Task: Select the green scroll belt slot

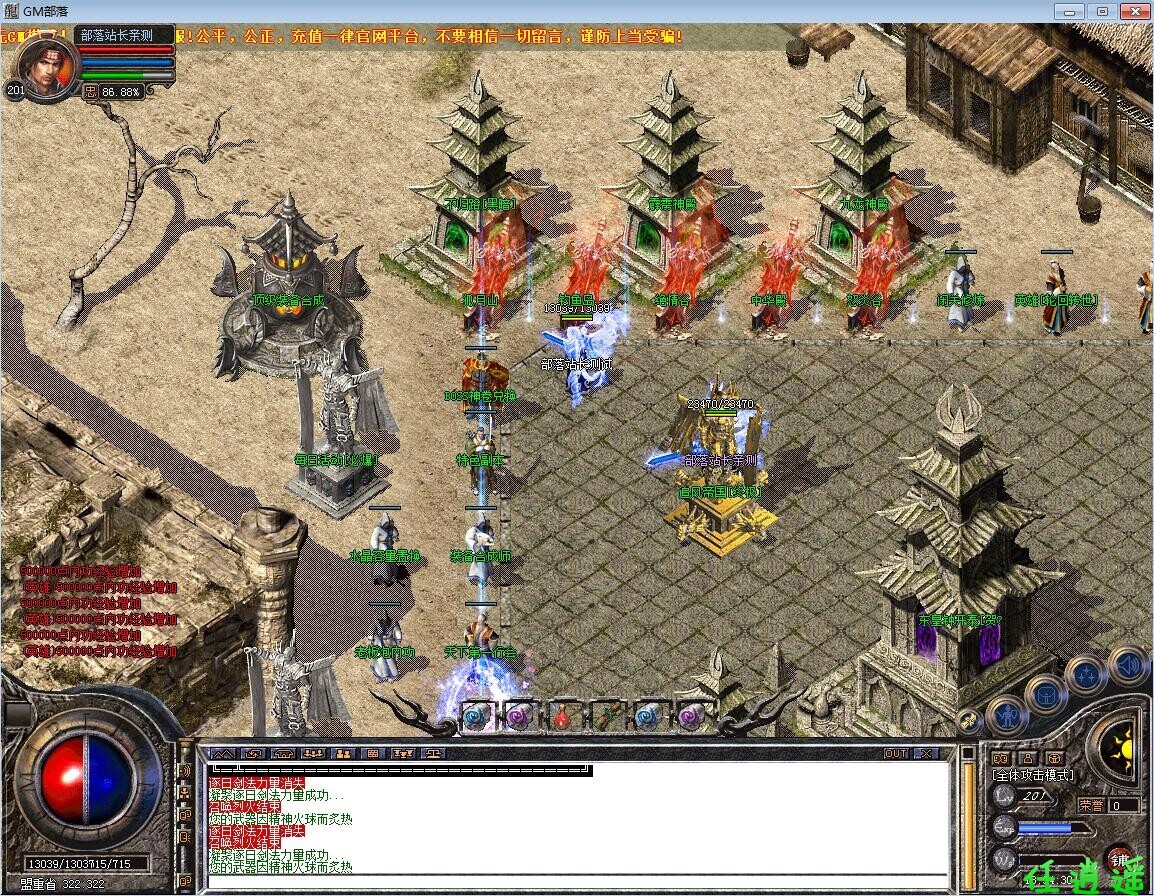Action: coord(606,715)
